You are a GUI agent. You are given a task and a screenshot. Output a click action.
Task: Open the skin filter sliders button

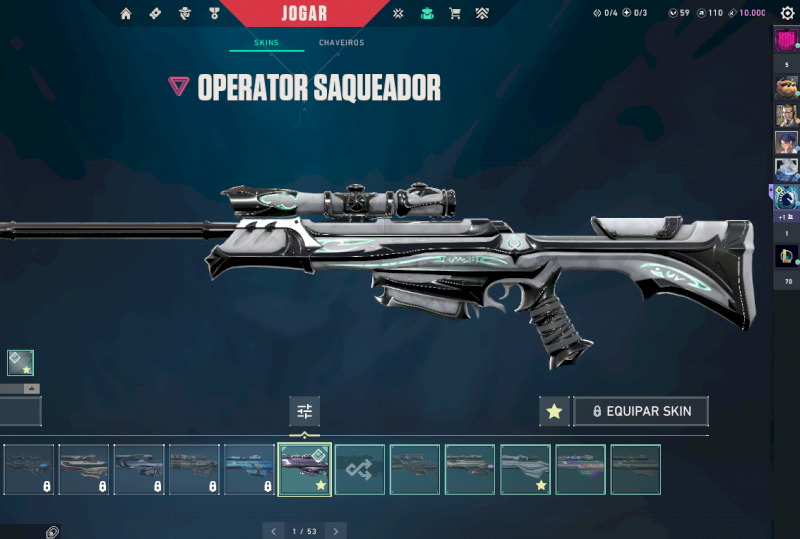(305, 411)
